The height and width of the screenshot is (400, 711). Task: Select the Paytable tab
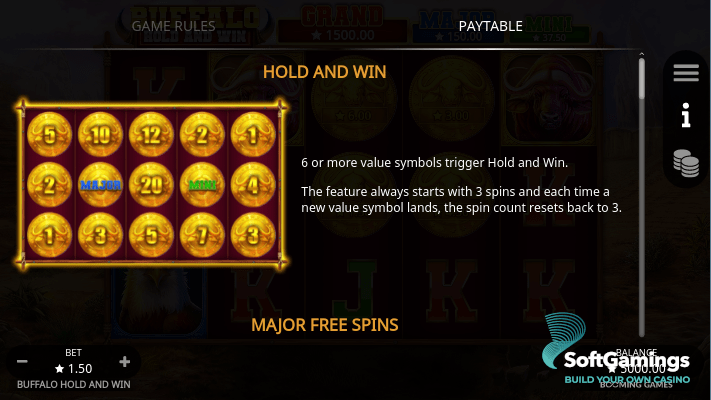(490, 26)
